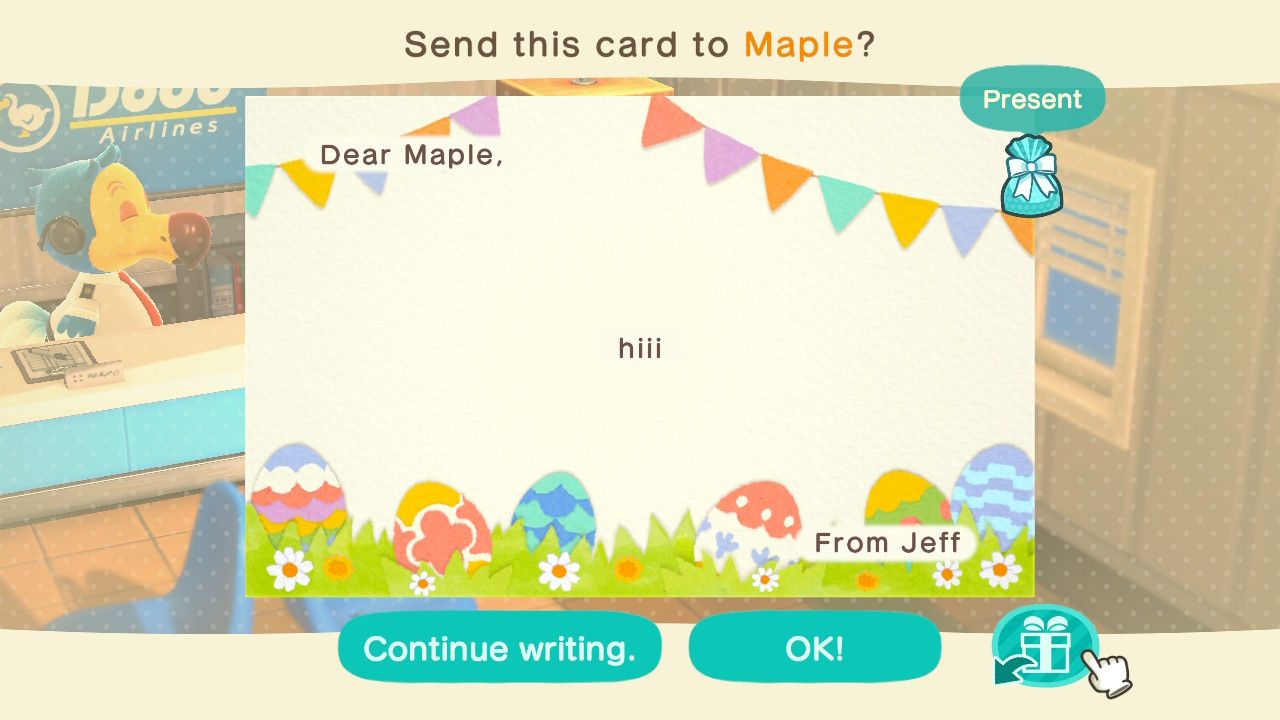Expand the Dear Maple greeting line
This screenshot has width=1280, height=720.
[x=412, y=155]
